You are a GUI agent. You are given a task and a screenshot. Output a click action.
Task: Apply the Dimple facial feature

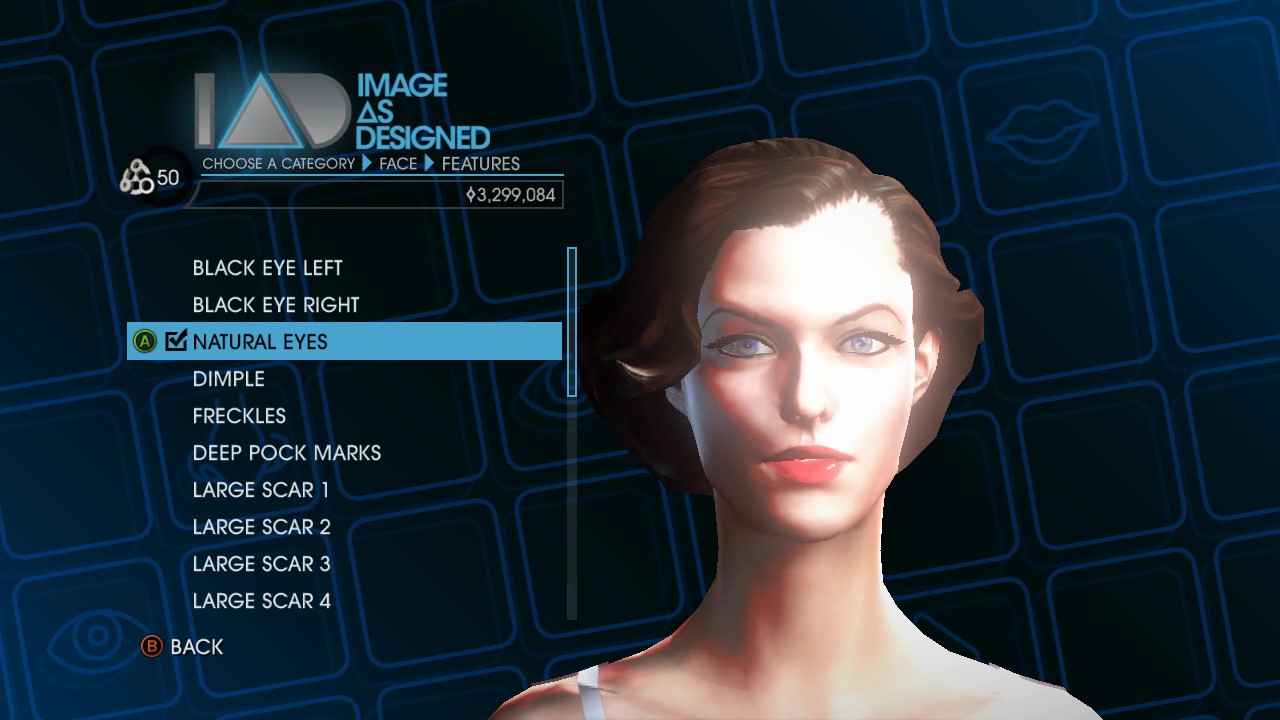[x=229, y=379]
